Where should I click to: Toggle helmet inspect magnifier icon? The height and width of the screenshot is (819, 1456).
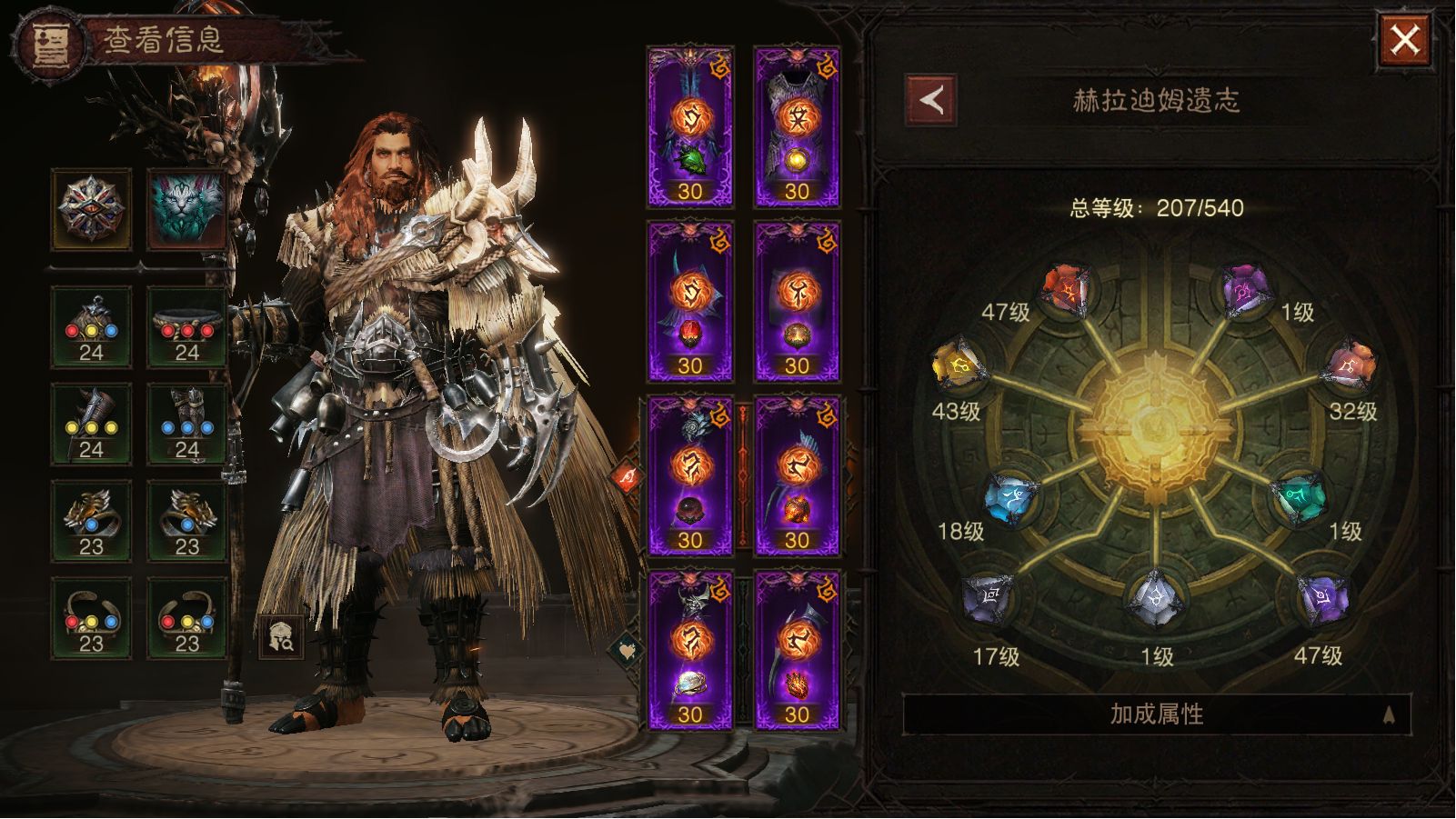pyautogui.click(x=280, y=636)
